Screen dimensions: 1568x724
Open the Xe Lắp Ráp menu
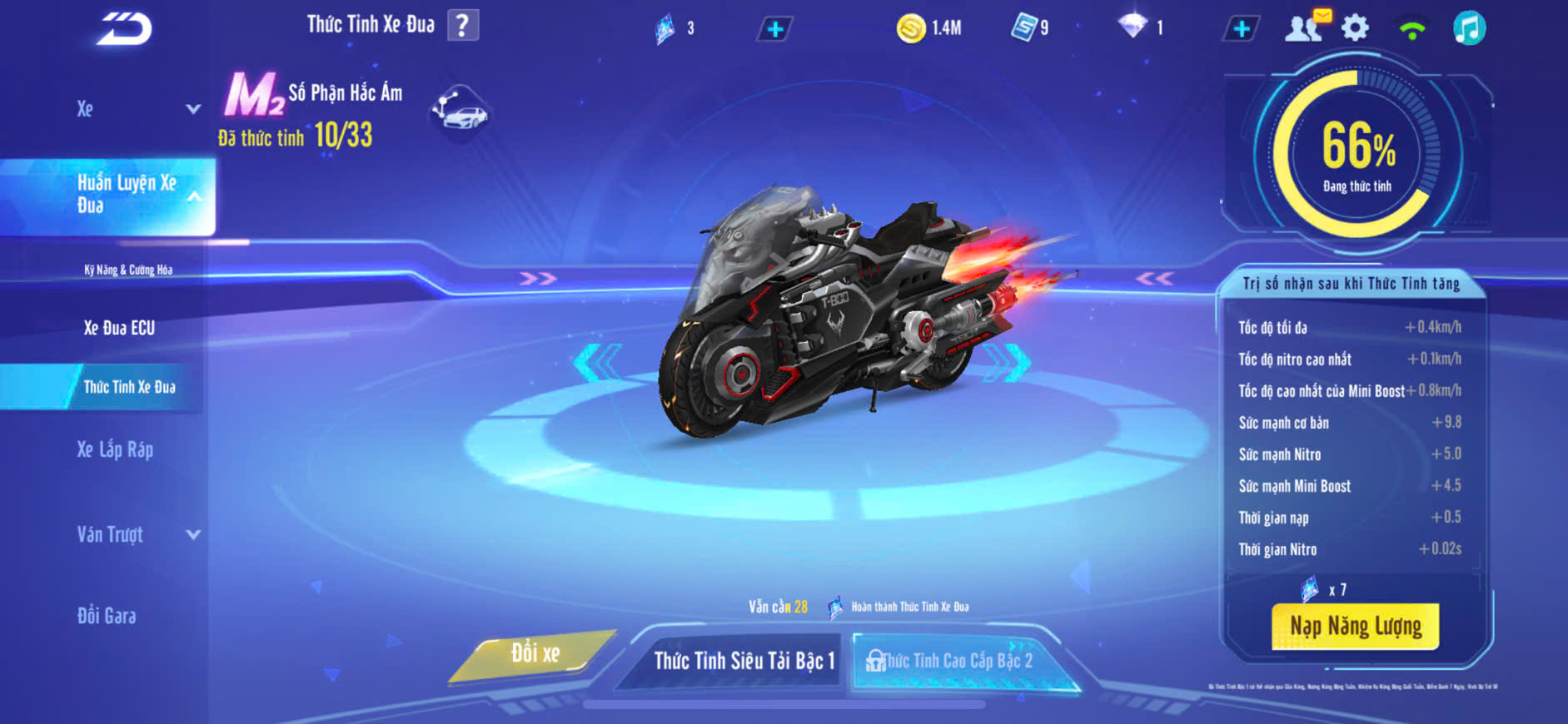pos(115,450)
